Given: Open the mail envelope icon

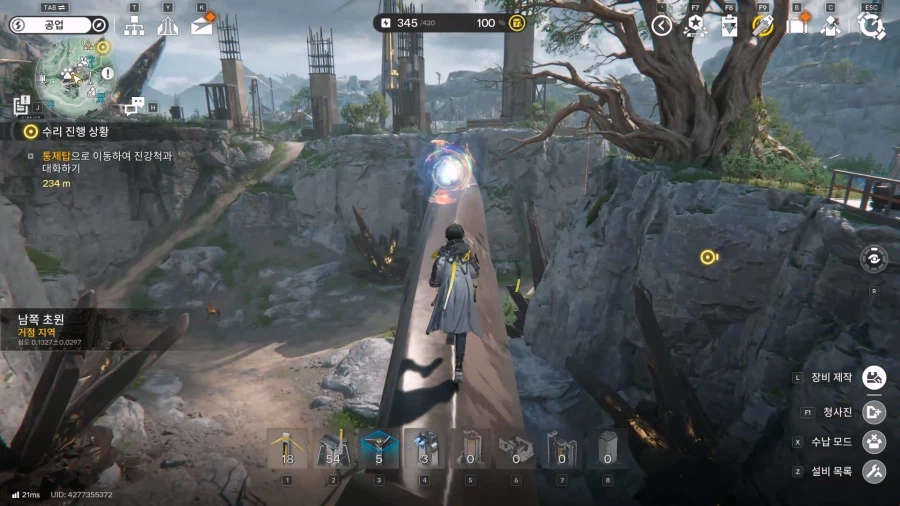Looking at the screenshot, I should (201, 26).
